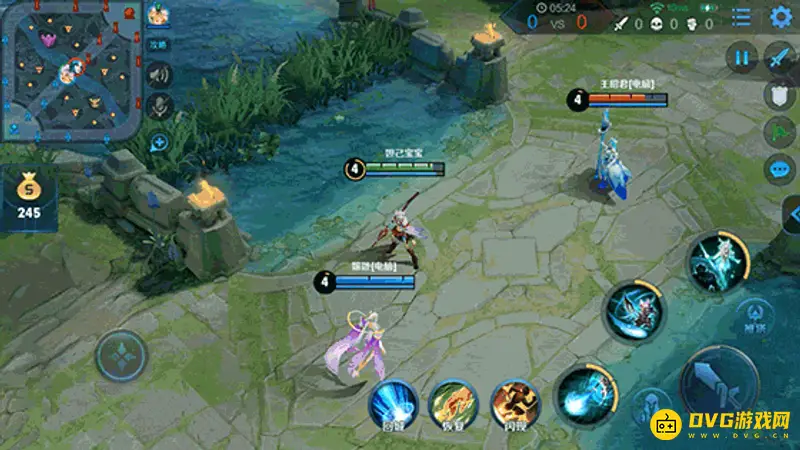
Task: Click the minimap
Action: click(70, 70)
